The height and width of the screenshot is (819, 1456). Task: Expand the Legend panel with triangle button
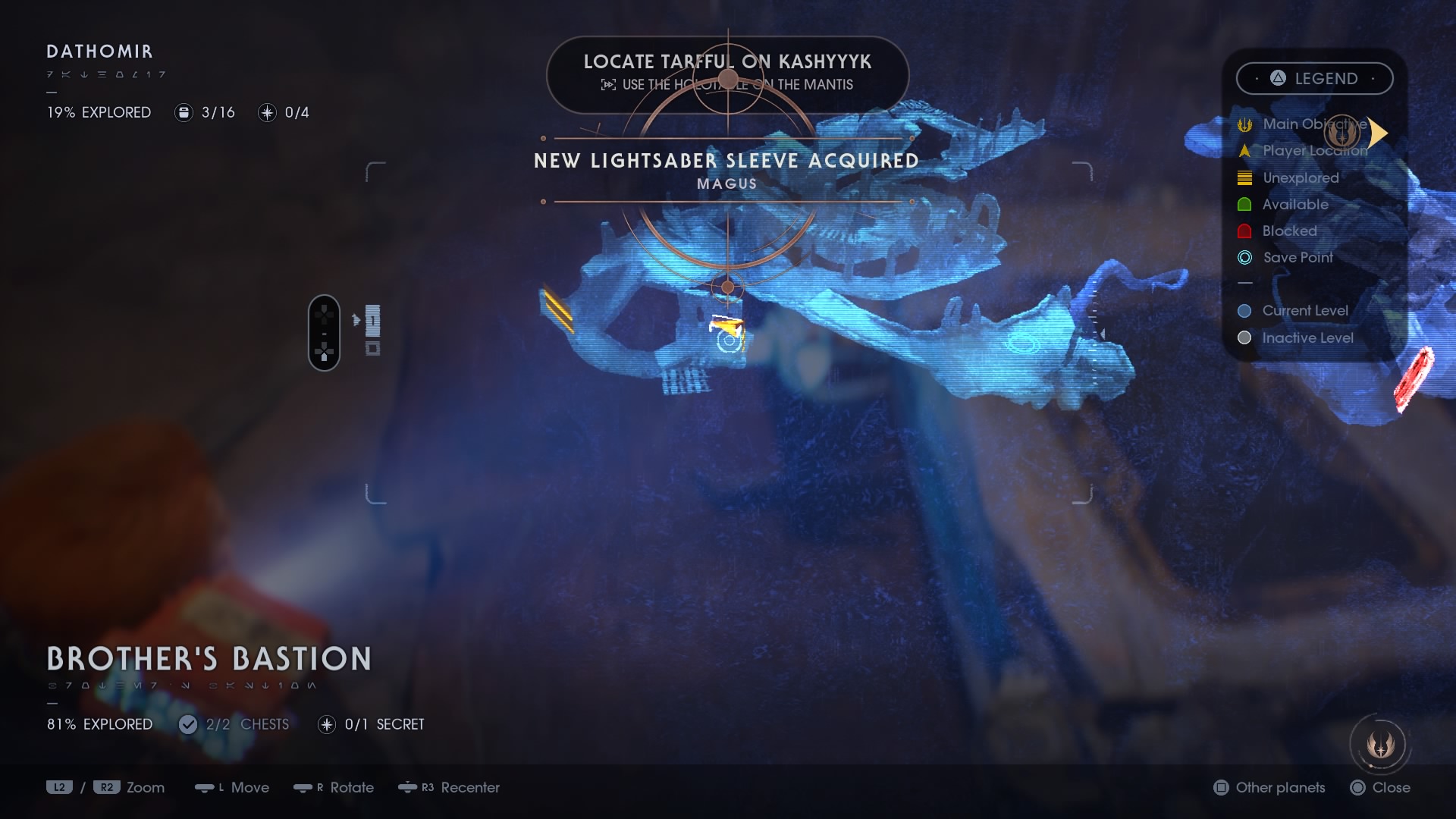(x=1277, y=78)
